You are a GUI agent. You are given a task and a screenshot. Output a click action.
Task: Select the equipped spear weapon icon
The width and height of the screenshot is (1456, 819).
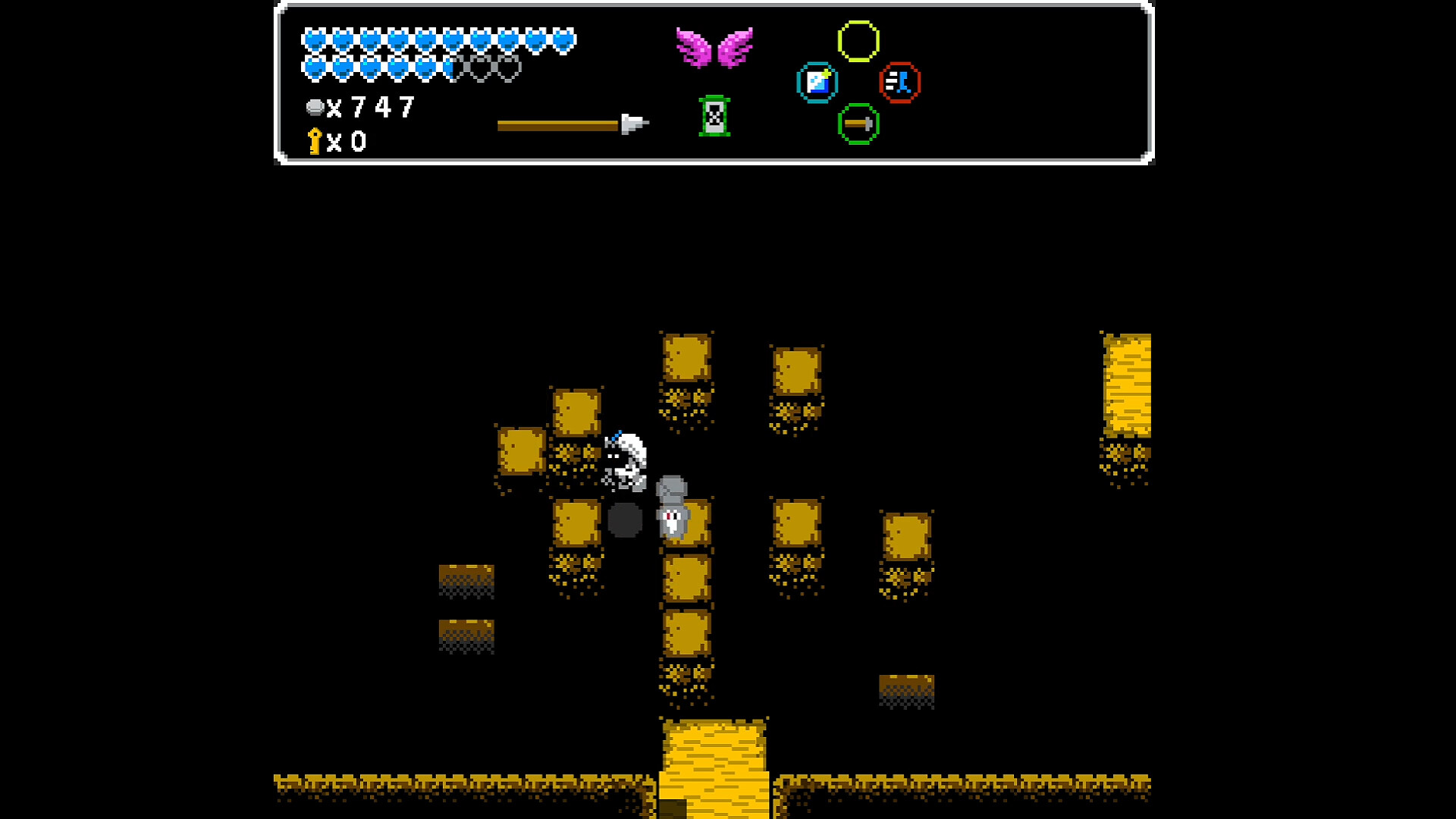(573, 123)
